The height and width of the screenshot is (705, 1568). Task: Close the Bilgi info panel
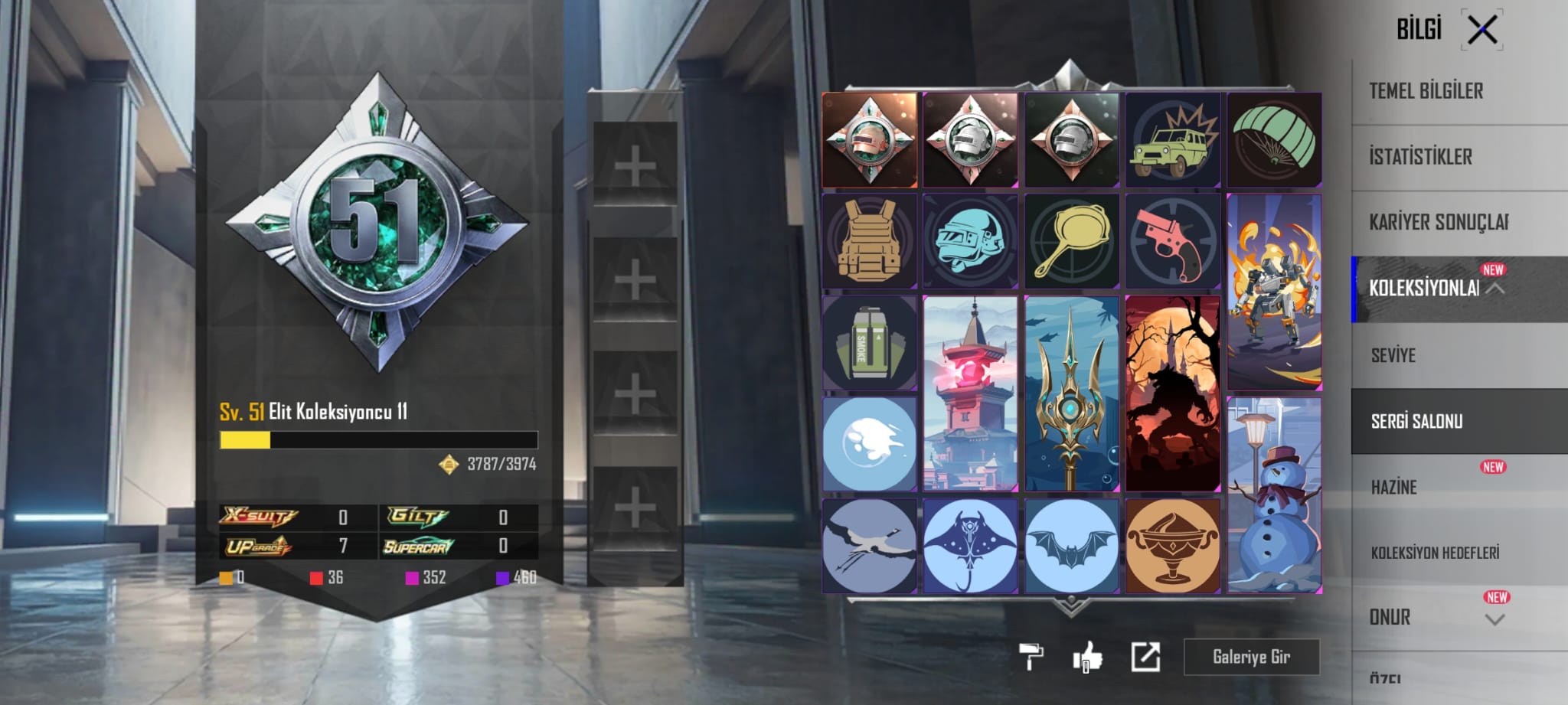point(1482,31)
